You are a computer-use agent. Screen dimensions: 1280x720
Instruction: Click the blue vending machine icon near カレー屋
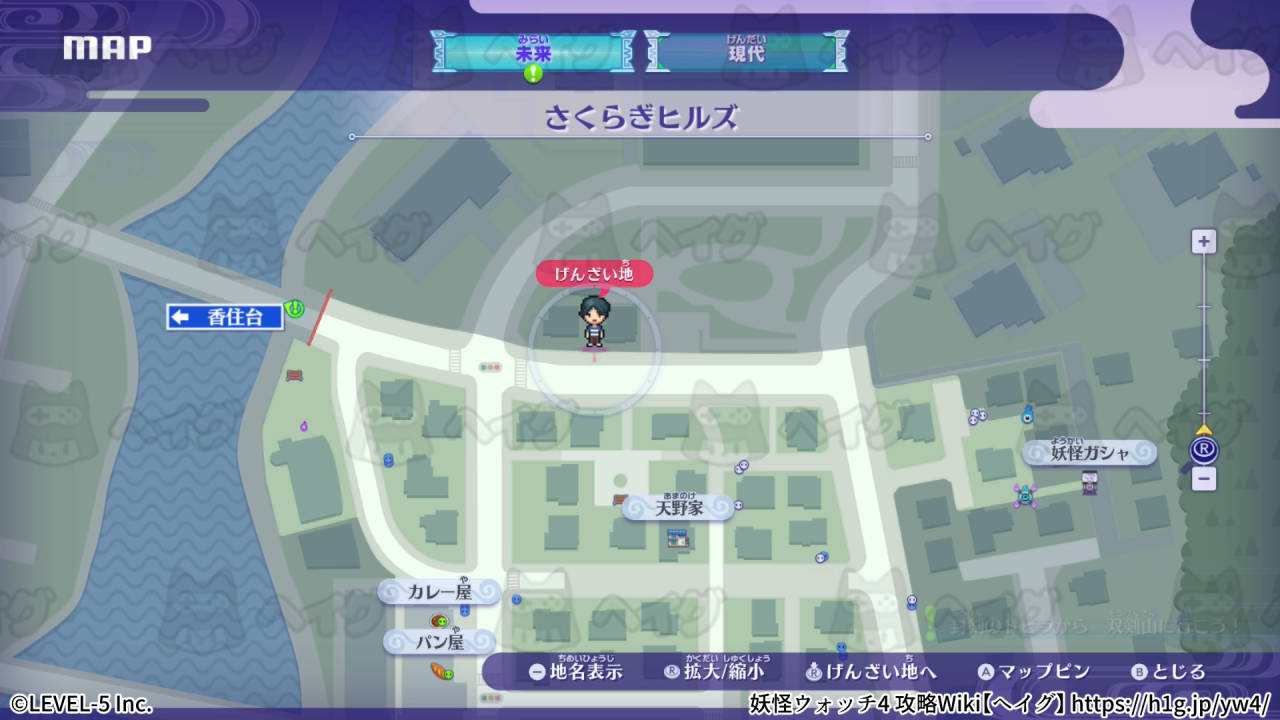464,611
